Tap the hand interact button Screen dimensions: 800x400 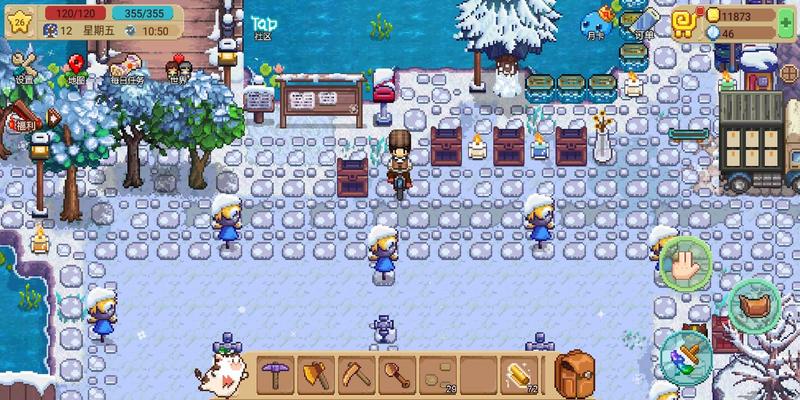(x=685, y=263)
